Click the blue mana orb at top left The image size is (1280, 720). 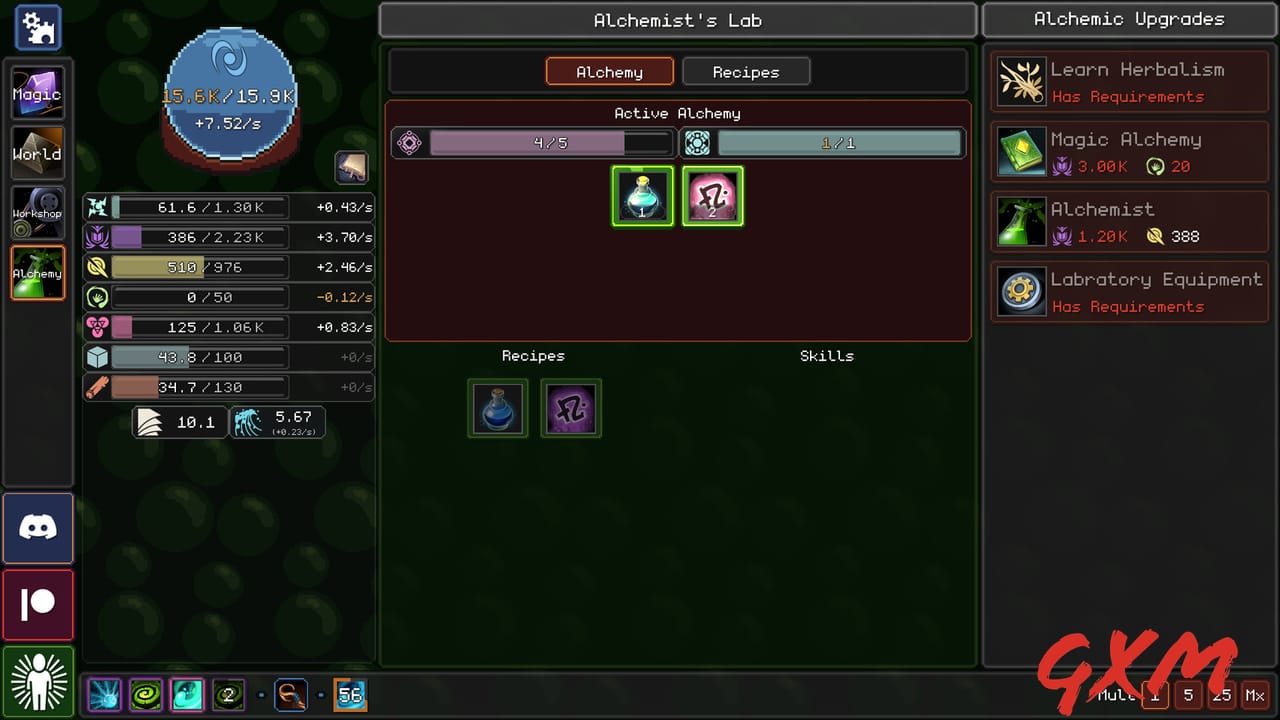pyautogui.click(x=229, y=95)
